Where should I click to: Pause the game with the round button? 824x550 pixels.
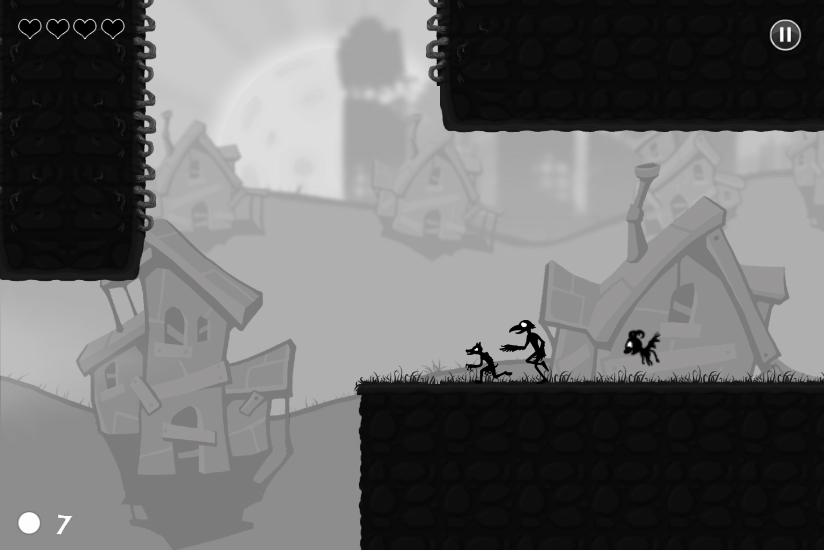785,35
